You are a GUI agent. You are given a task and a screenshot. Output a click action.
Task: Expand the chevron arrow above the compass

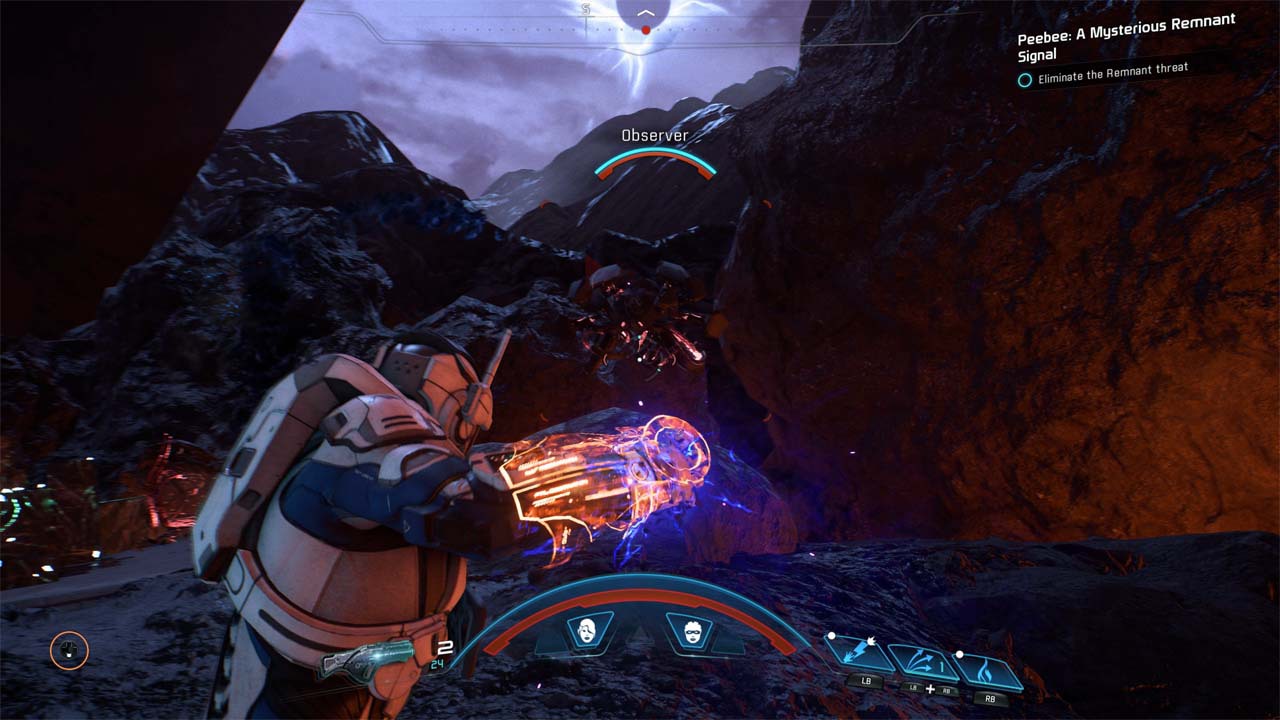(x=648, y=13)
